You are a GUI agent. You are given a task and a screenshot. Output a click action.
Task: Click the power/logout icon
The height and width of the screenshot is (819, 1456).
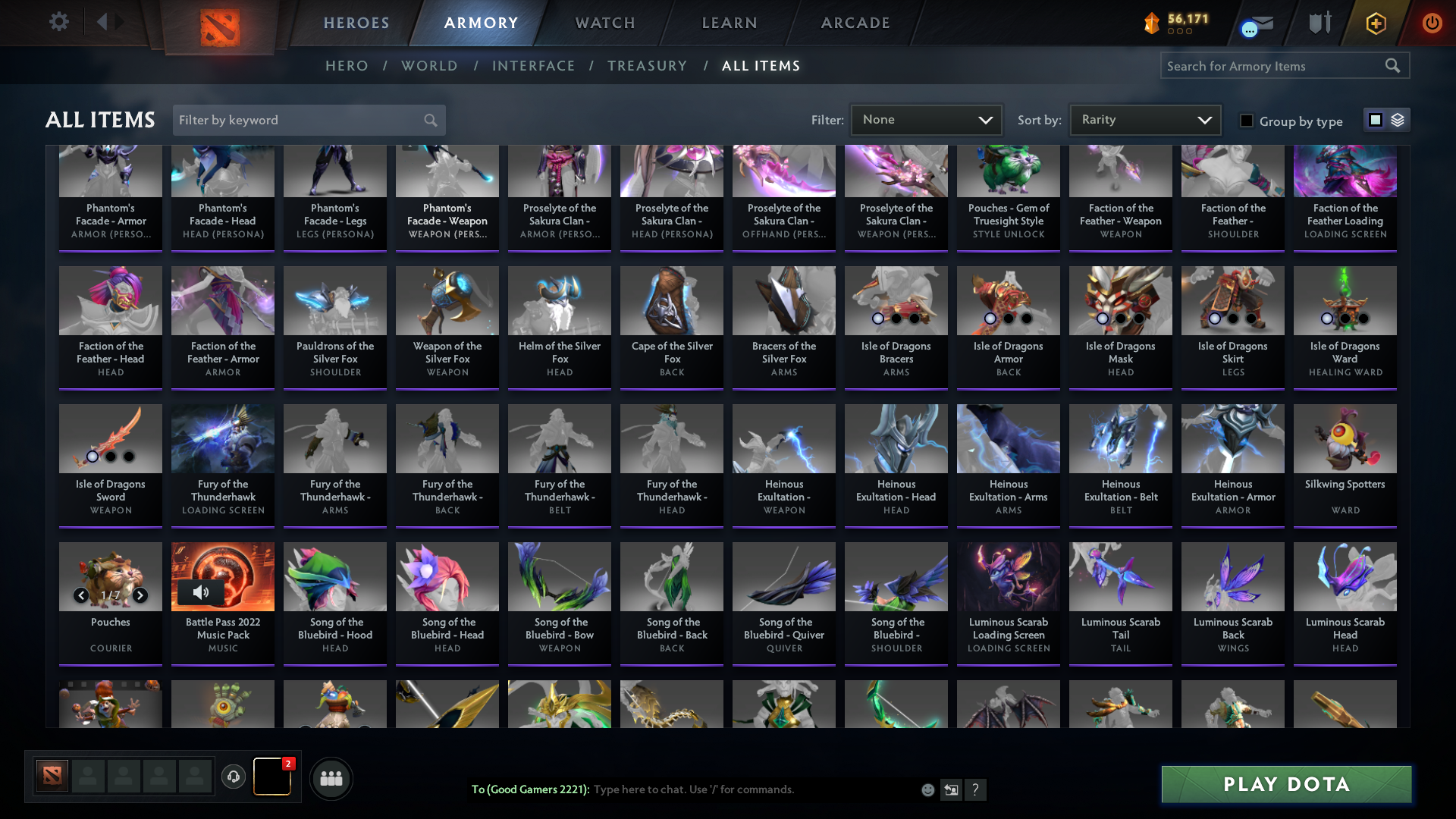click(1432, 23)
